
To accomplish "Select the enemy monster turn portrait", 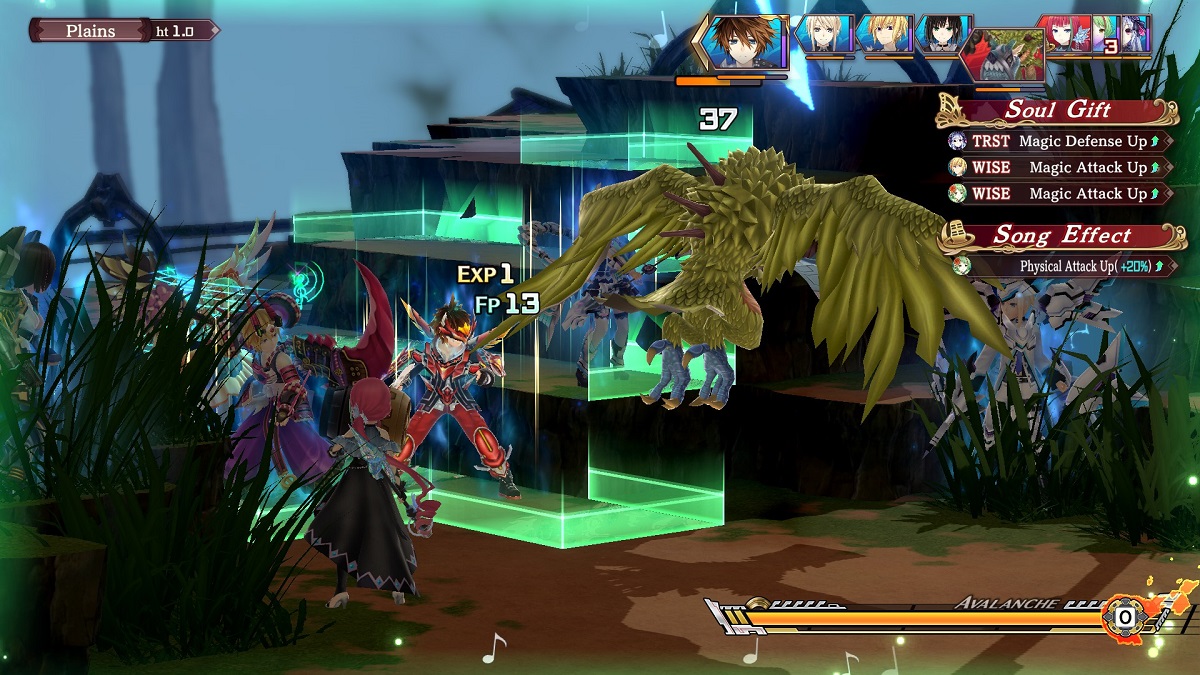I will (x=1003, y=56).
